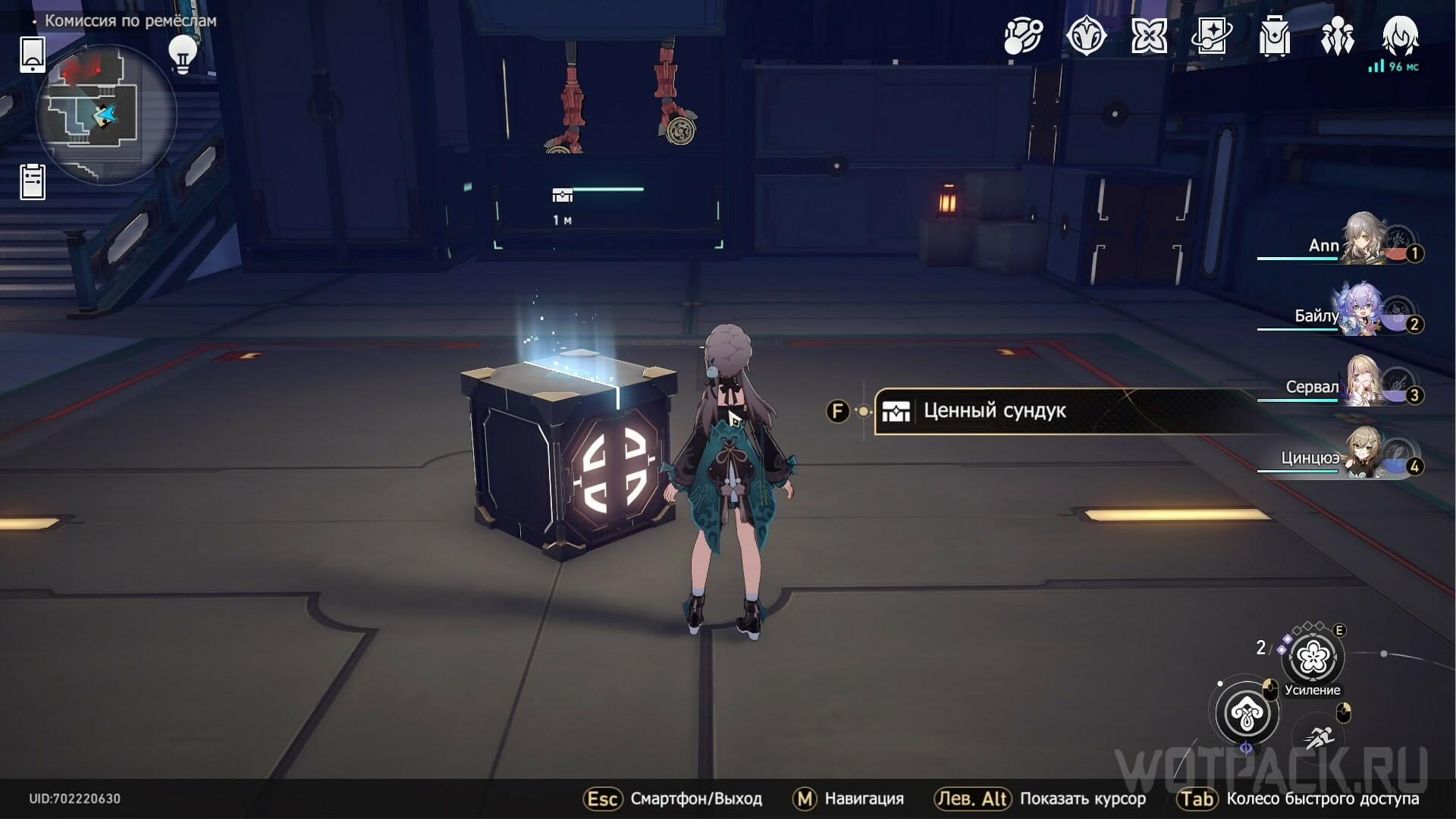The width and height of the screenshot is (1456, 819).
Task: Open the lightbulb hint icon
Action: click(x=182, y=55)
